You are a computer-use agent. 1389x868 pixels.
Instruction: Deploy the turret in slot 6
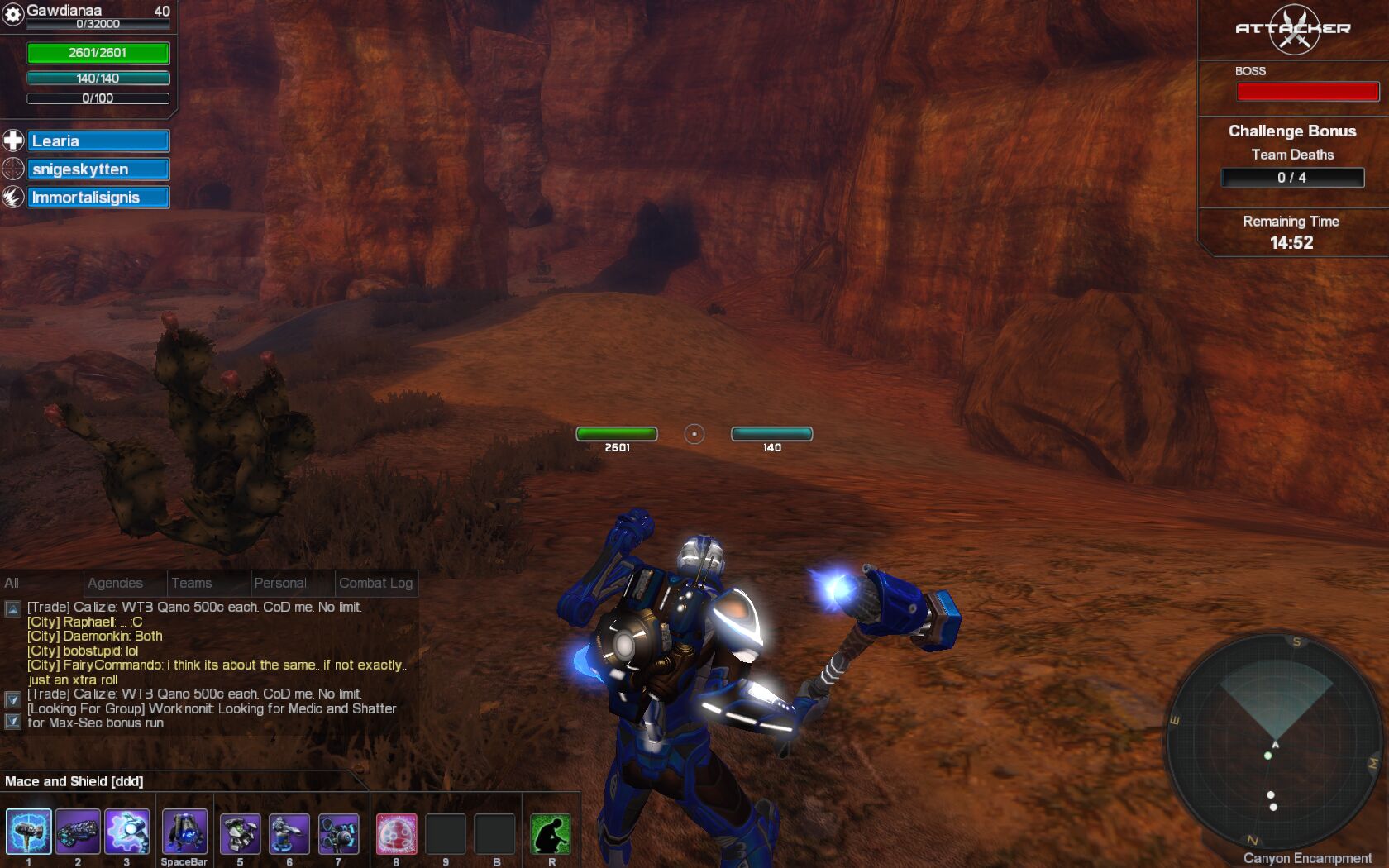click(x=289, y=833)
